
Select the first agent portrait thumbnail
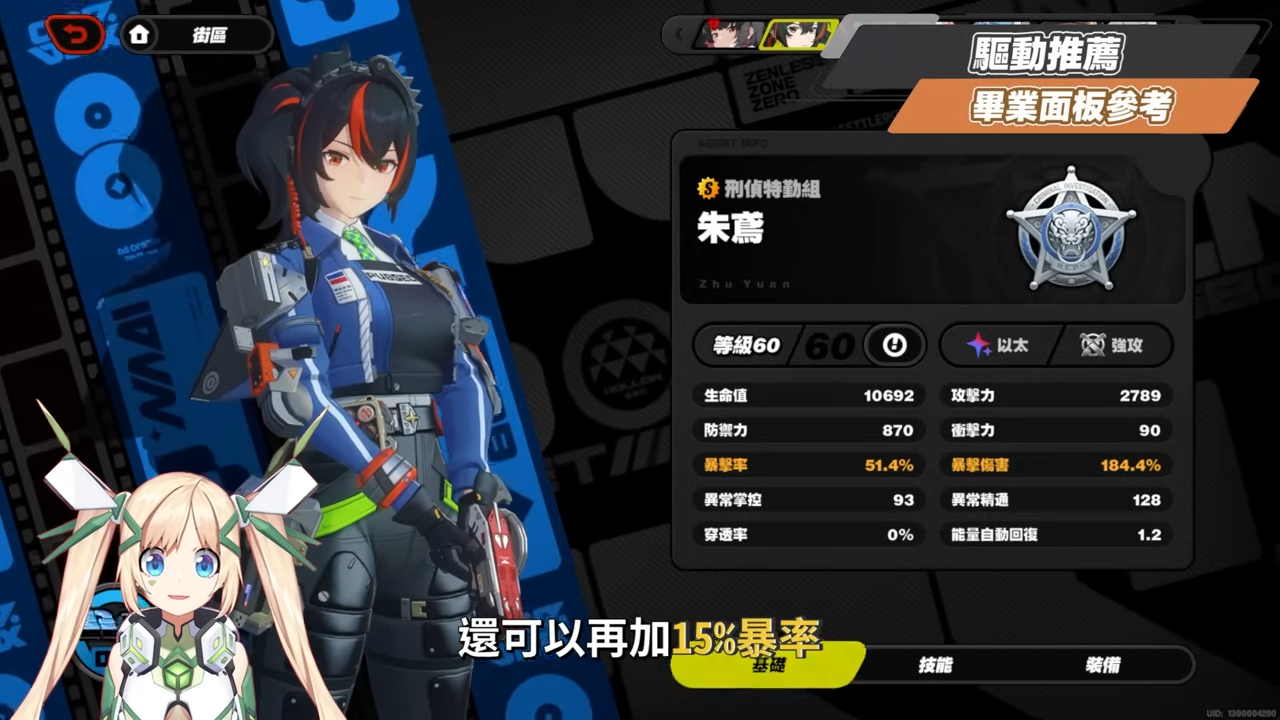[x=729, y=35]
